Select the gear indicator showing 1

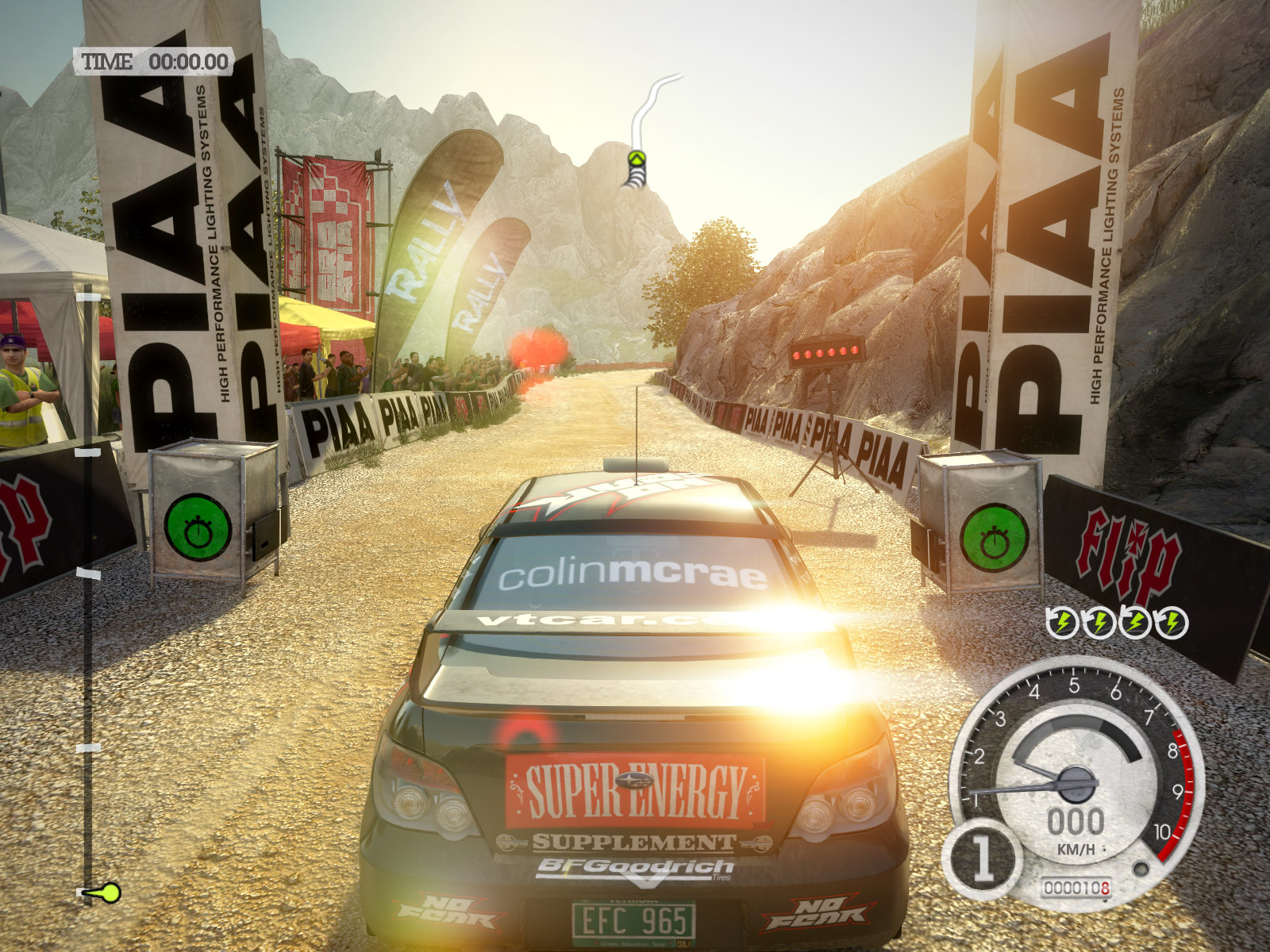[x=983, y=858]
